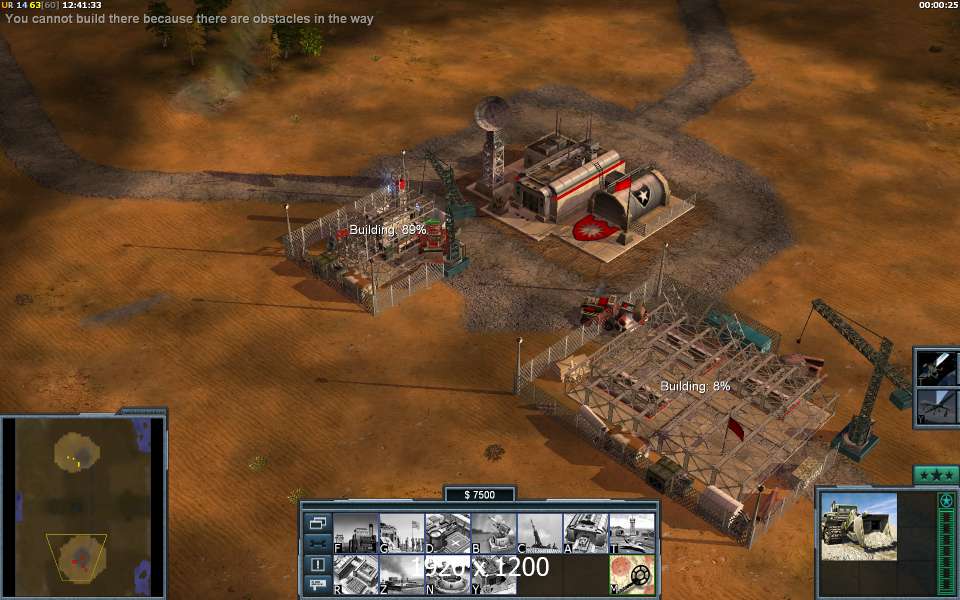Pick the build icon marked R
Viewport: 960px width, 600px height.
(355, 574)
